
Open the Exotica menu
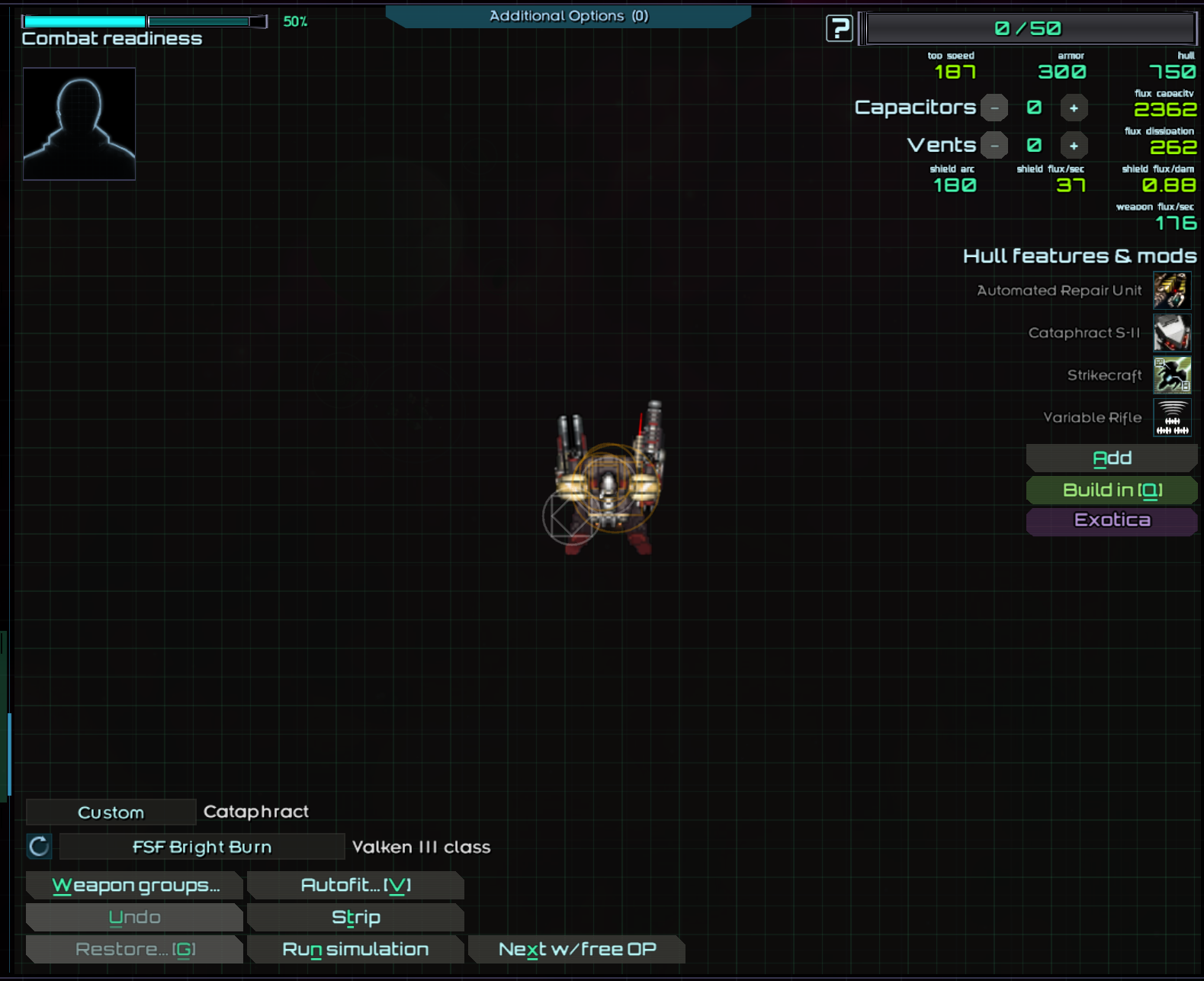tap(1112, 520)
